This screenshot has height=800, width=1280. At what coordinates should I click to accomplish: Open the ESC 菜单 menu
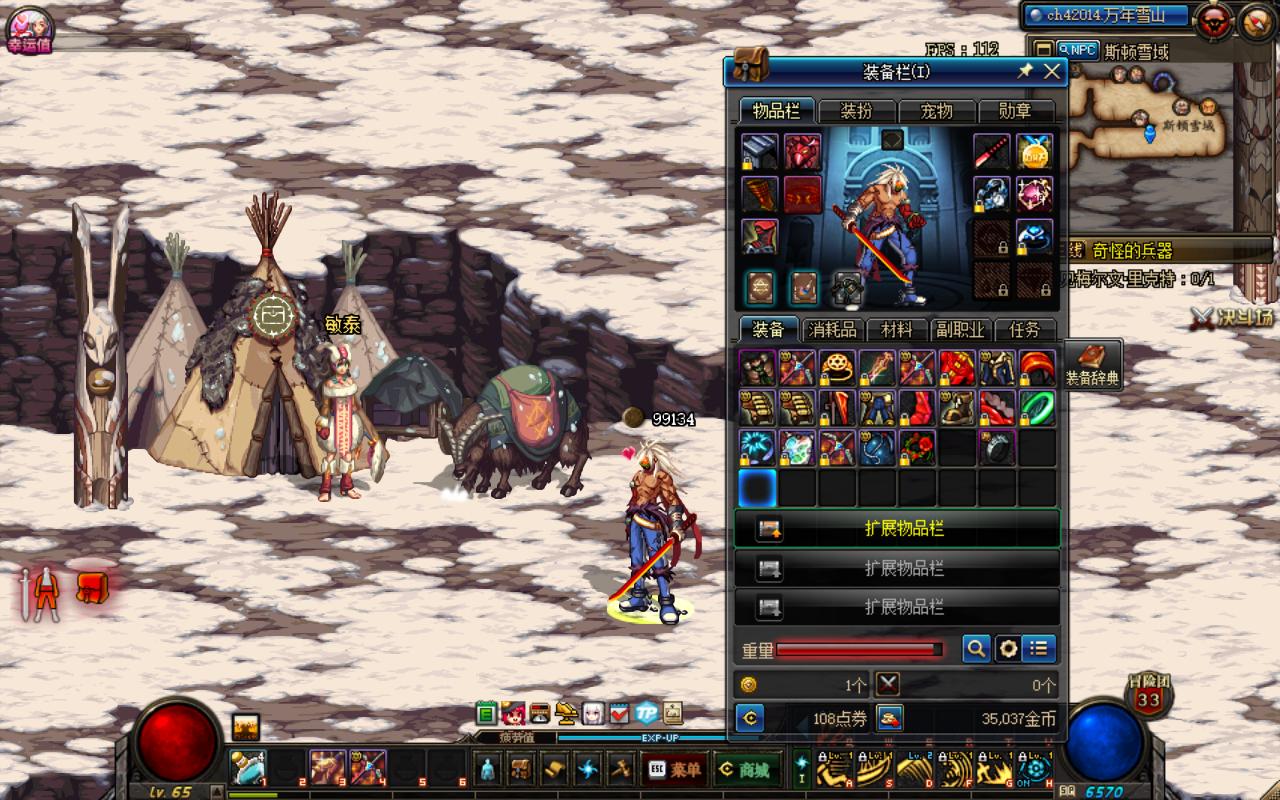674,770
